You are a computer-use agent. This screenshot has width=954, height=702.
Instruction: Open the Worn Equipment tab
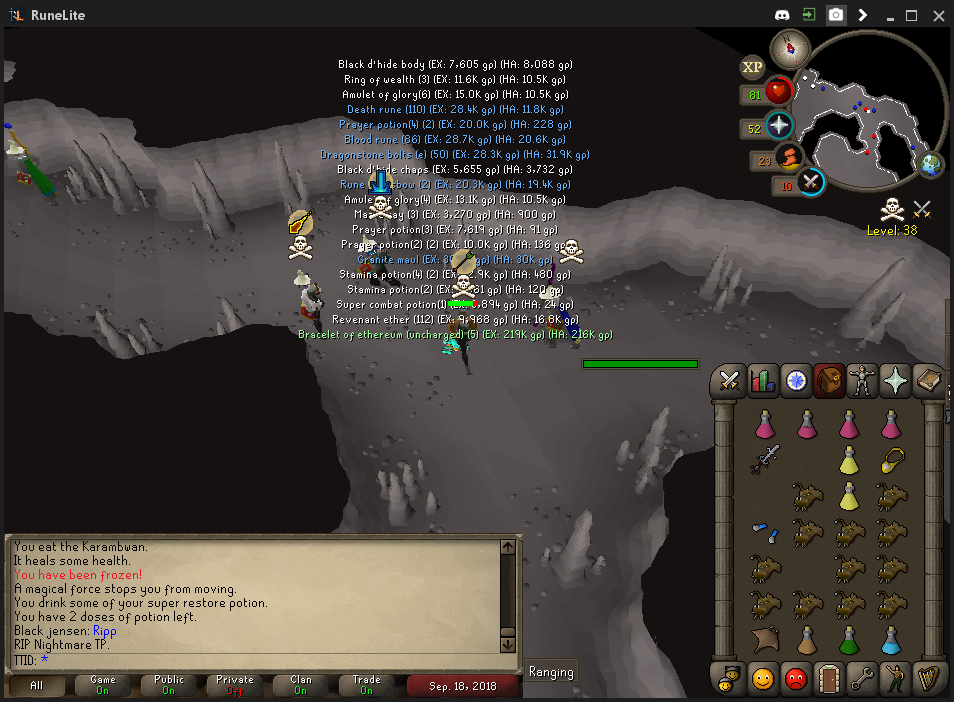click(x=861, y=380)
